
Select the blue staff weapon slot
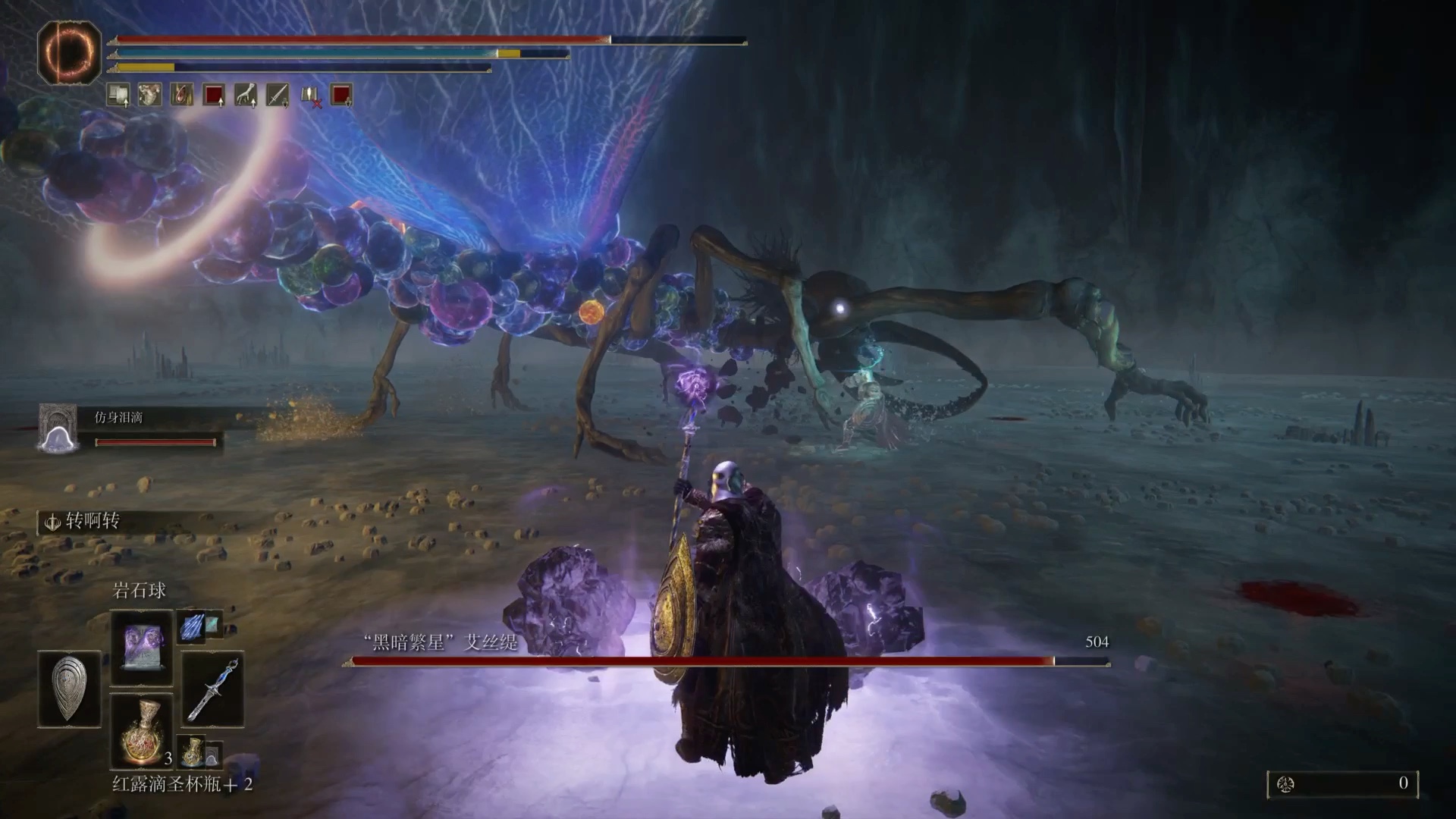213,690
